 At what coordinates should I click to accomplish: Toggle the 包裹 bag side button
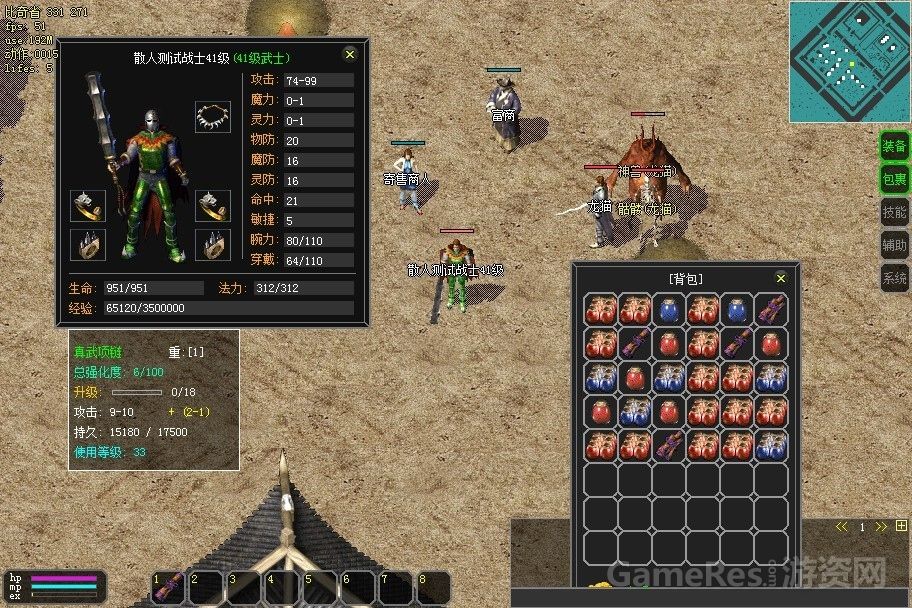[x=894, y=179]
